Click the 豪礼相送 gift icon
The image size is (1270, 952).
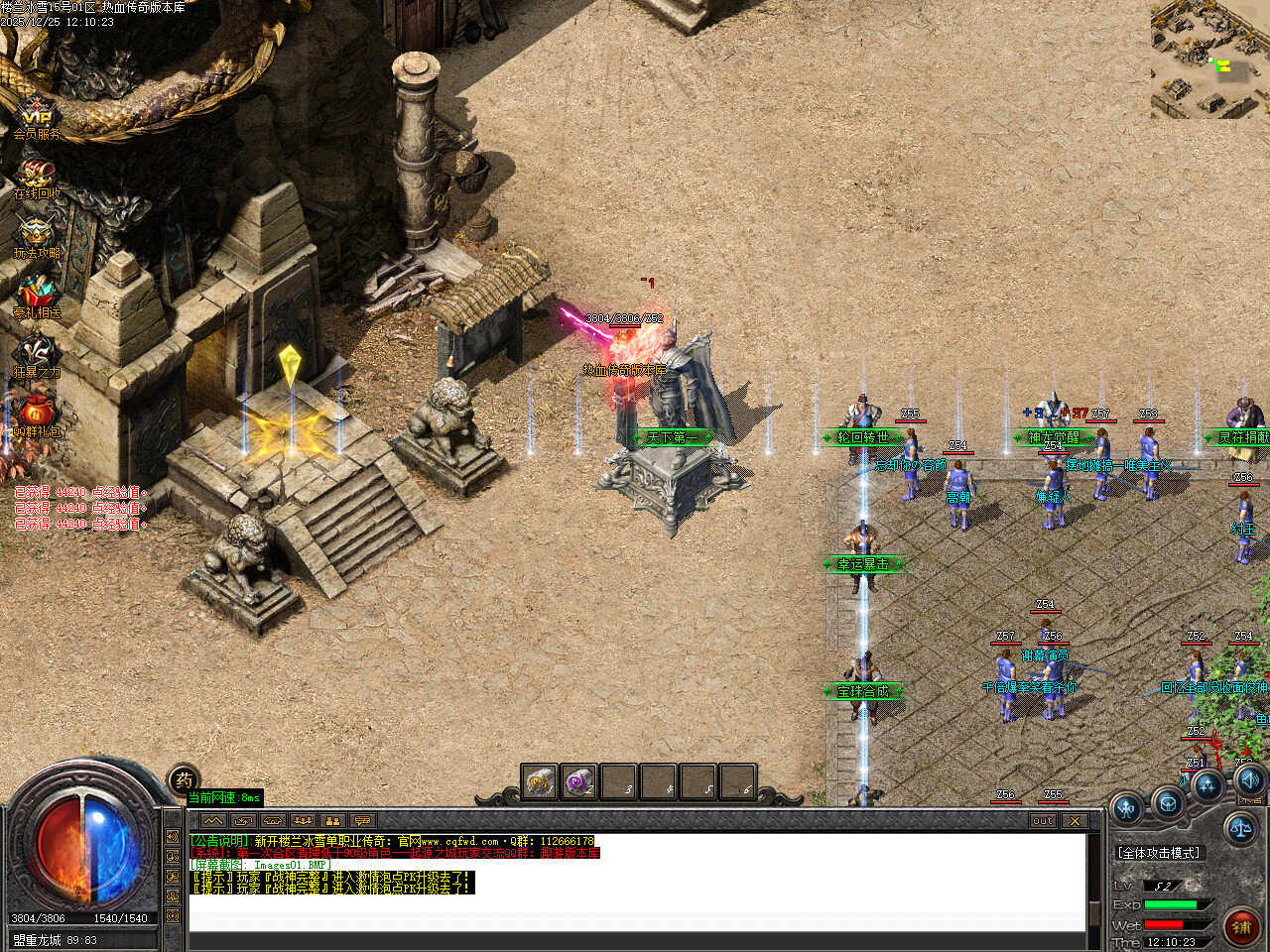(37, 296)
